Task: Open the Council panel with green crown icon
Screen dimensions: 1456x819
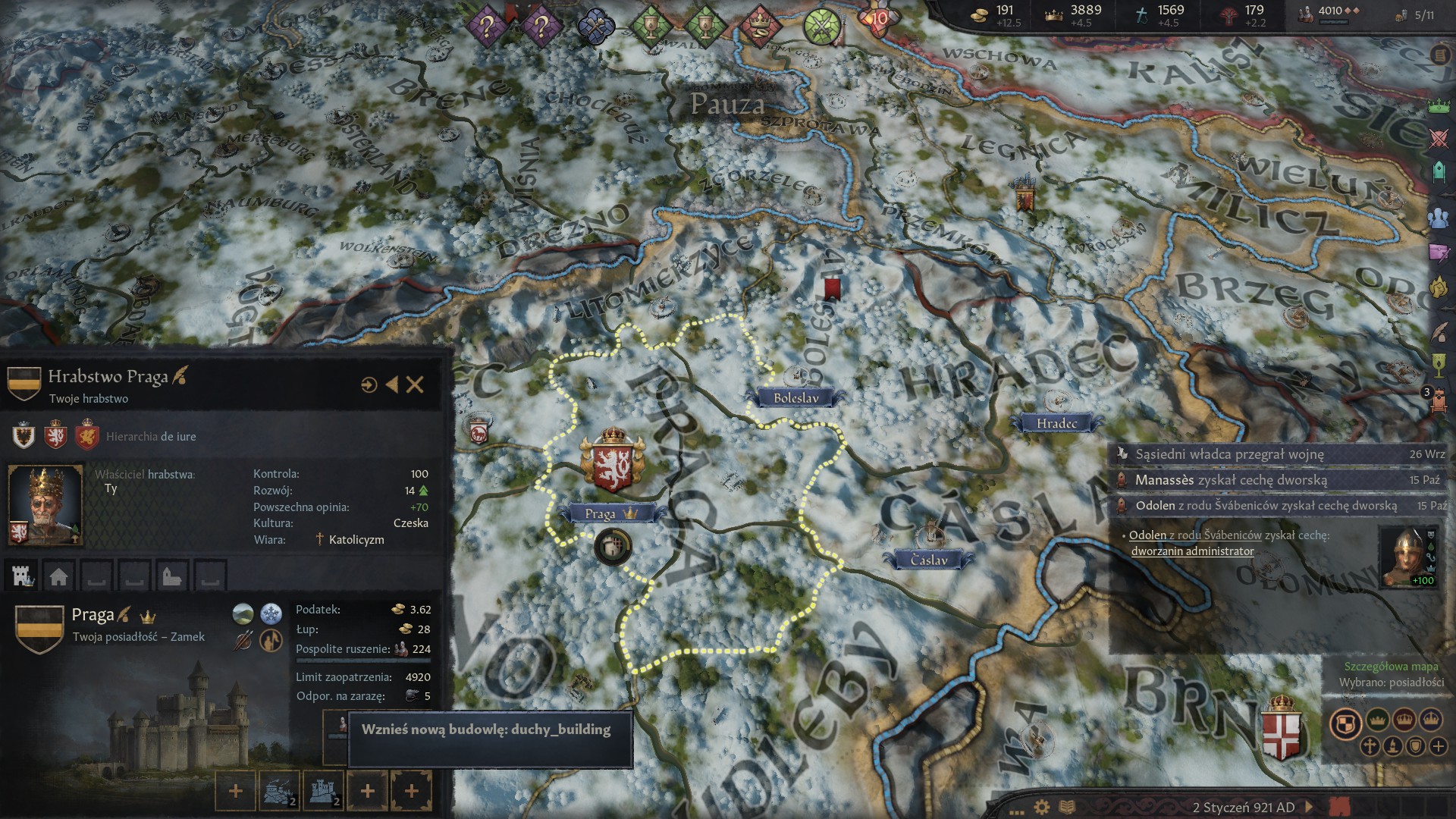Action: point(1437,106)
